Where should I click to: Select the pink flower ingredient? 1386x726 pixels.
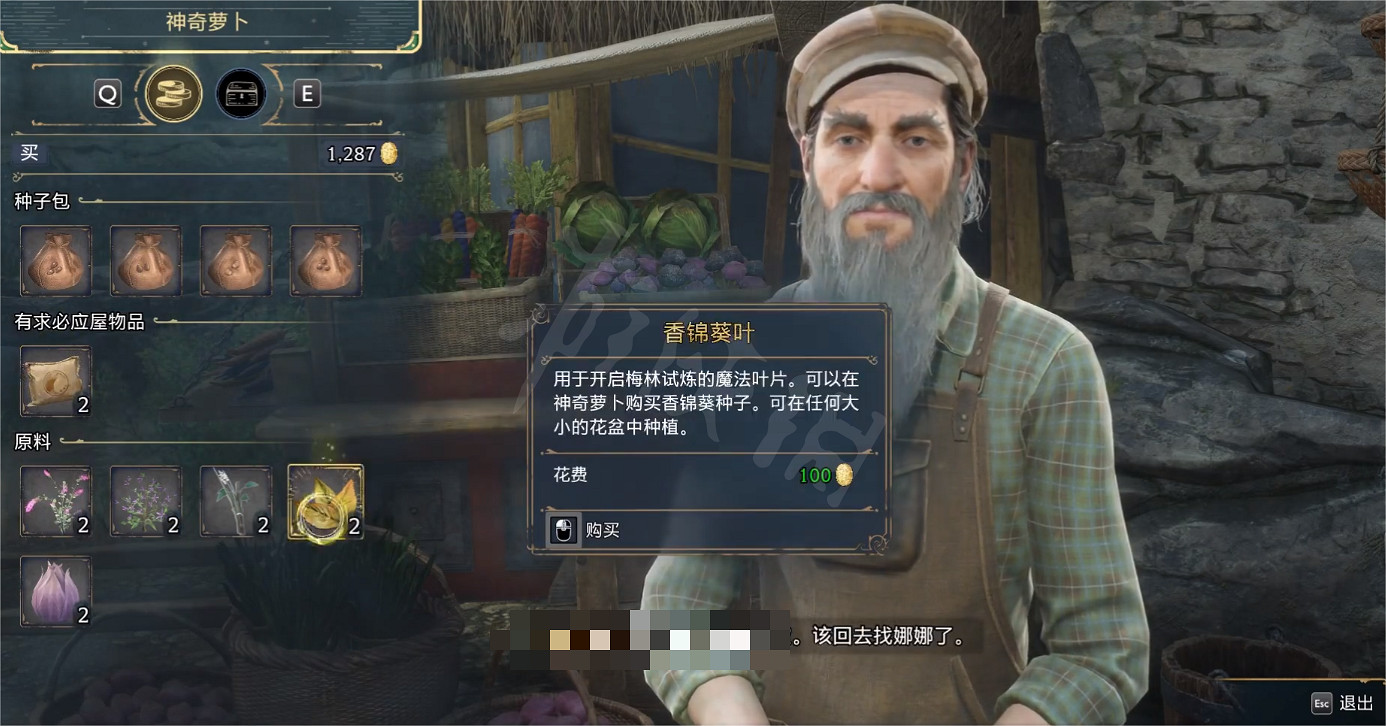pyautogui.click(x=56, y=501)
